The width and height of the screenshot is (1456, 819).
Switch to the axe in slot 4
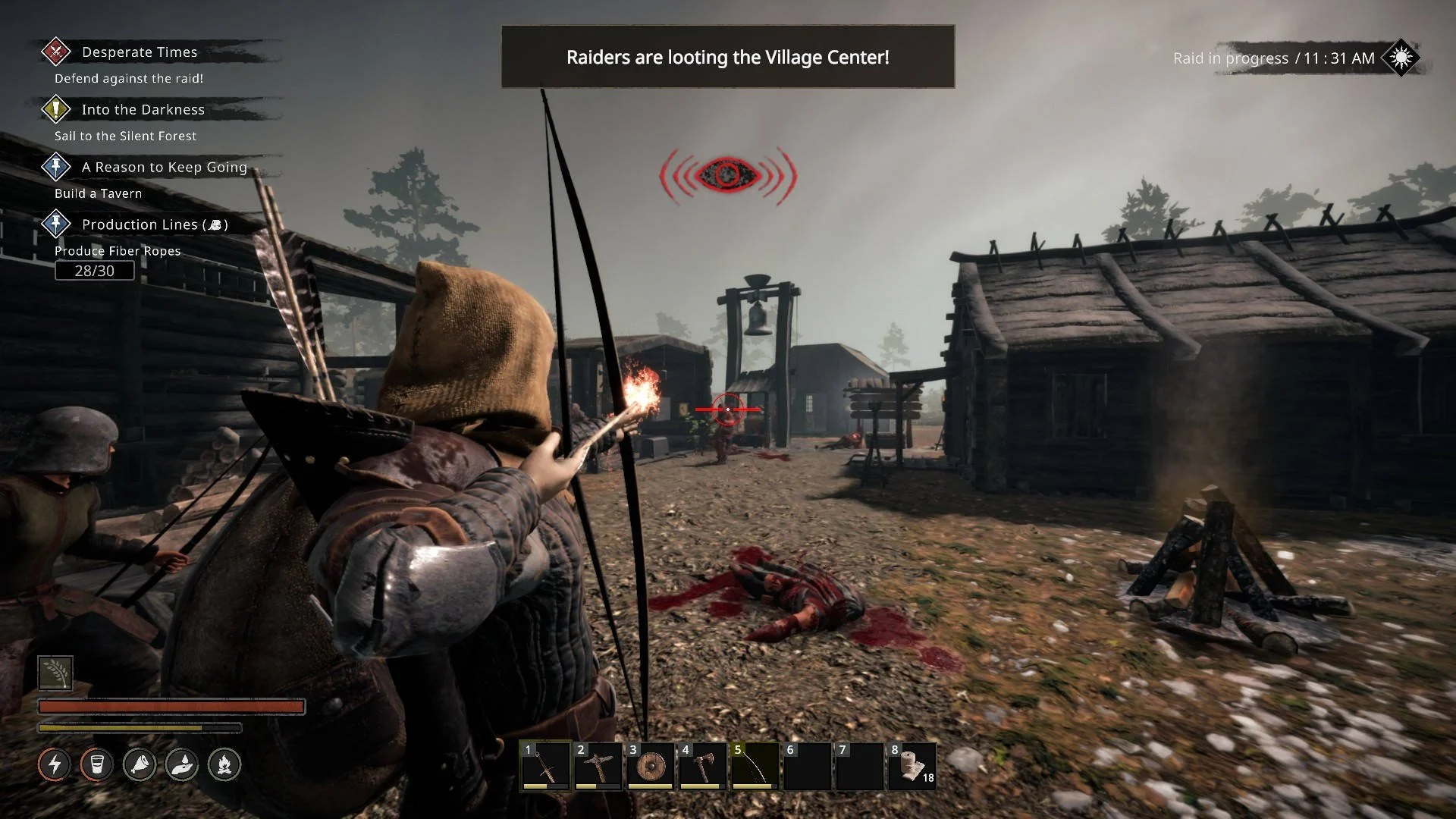point(702,766)
